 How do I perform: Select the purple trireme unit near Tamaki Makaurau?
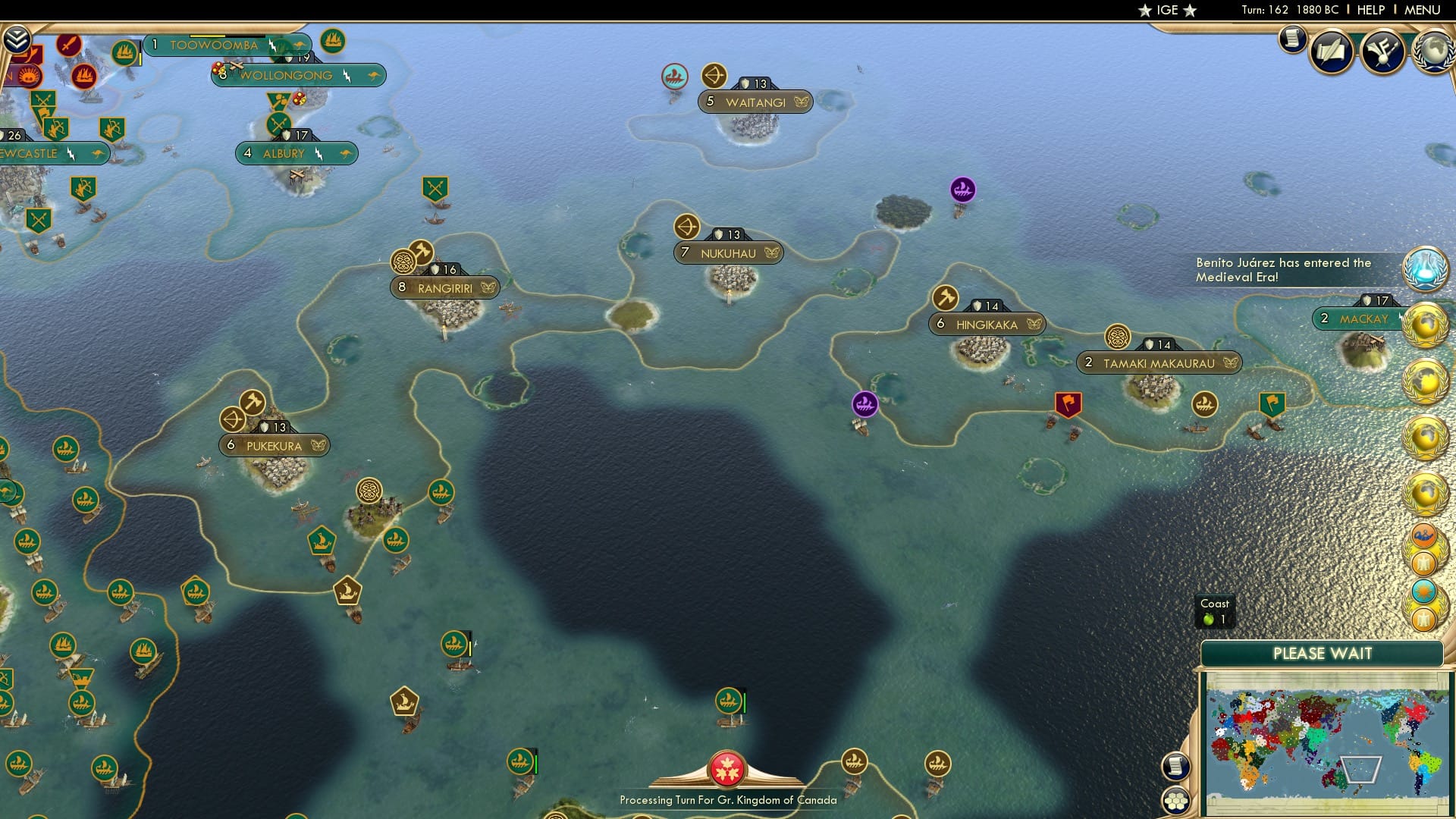(x=864, y=405)
